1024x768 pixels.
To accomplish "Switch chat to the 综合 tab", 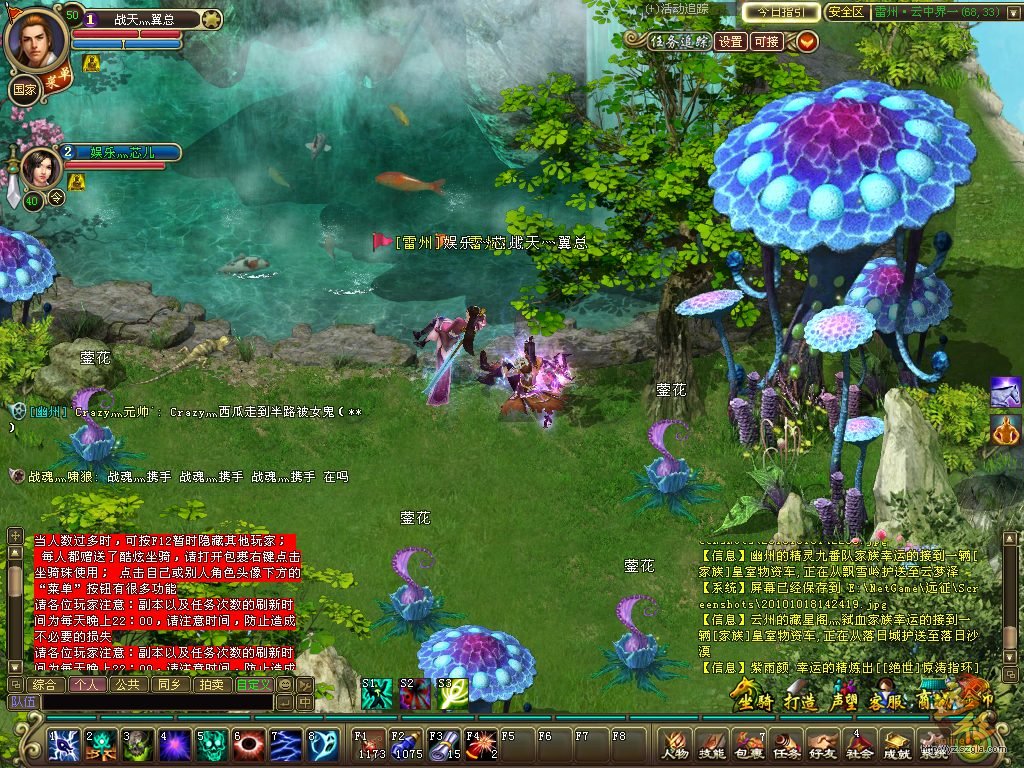I will coord(45,685).
